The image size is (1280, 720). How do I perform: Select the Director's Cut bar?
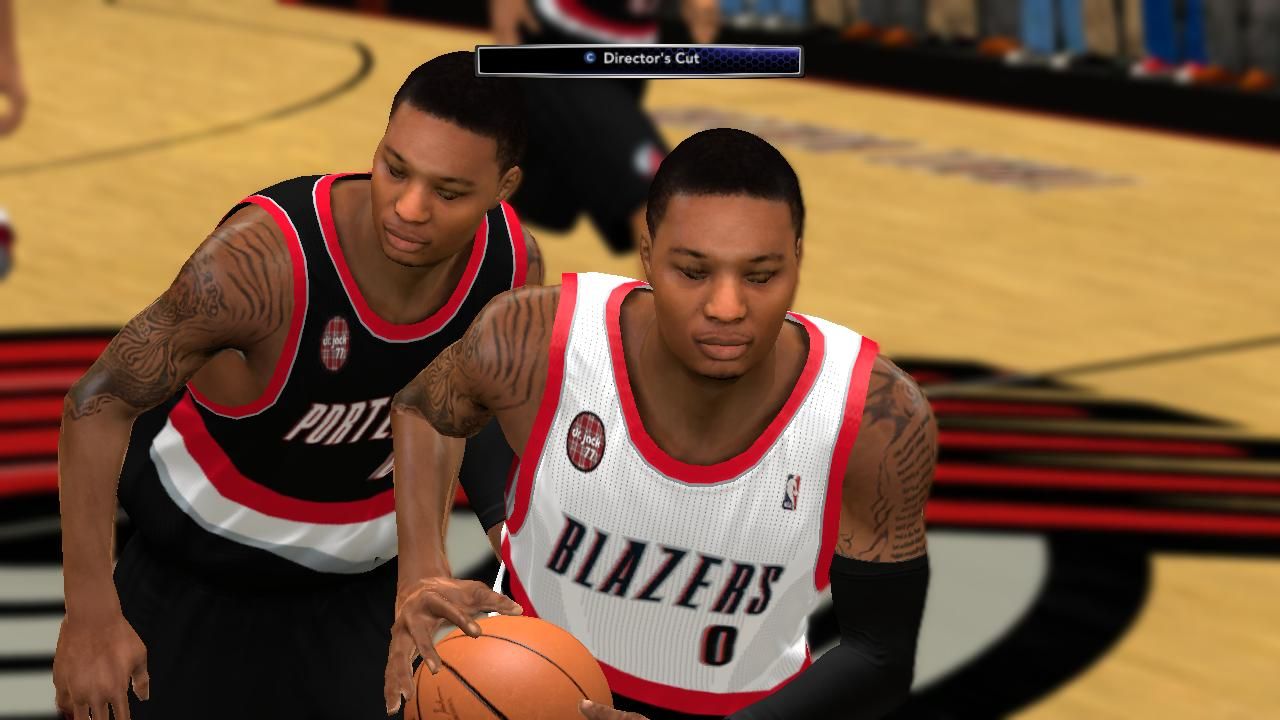coord(639,60)
